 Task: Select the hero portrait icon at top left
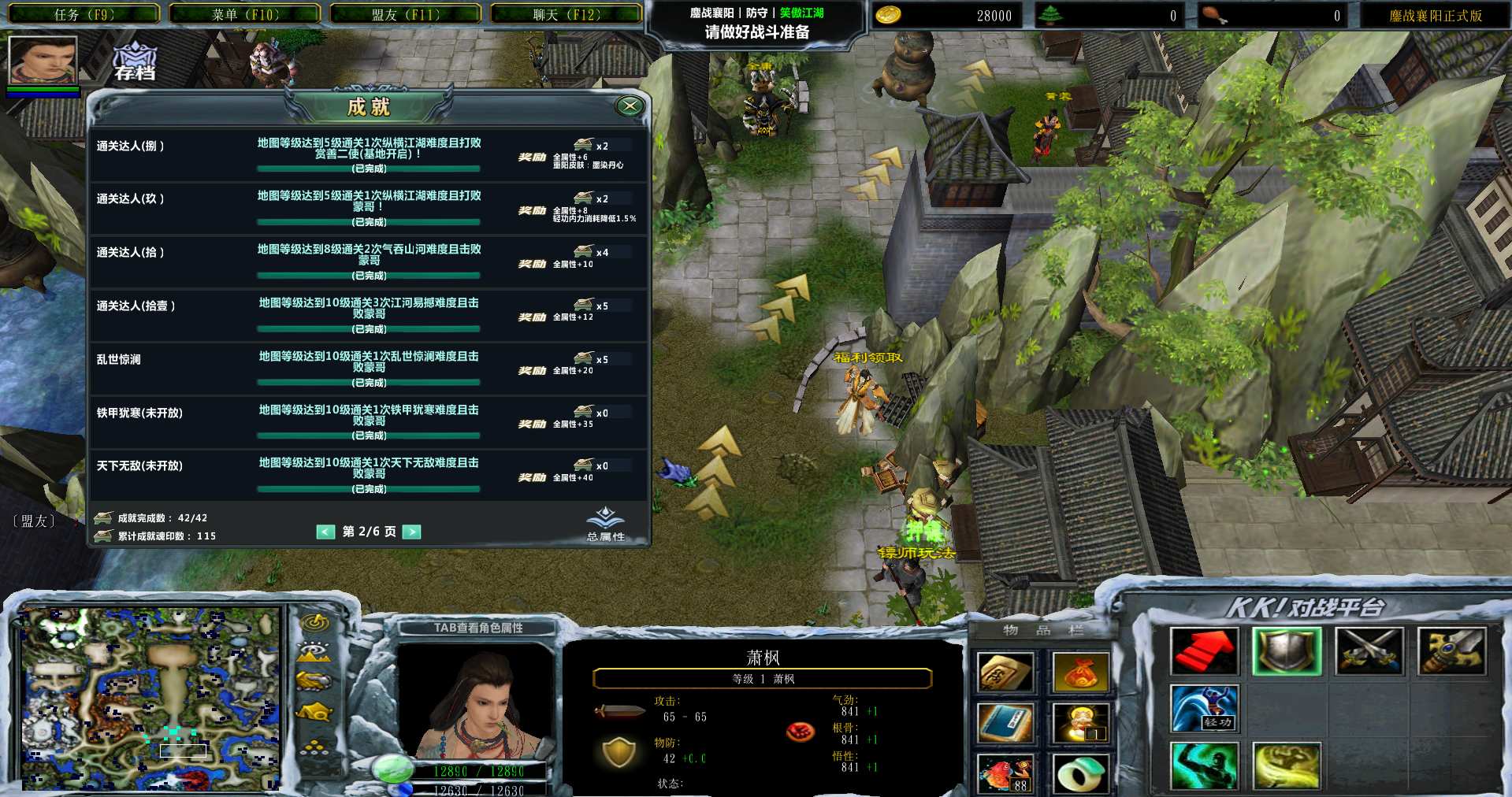[x=43, y=59]
